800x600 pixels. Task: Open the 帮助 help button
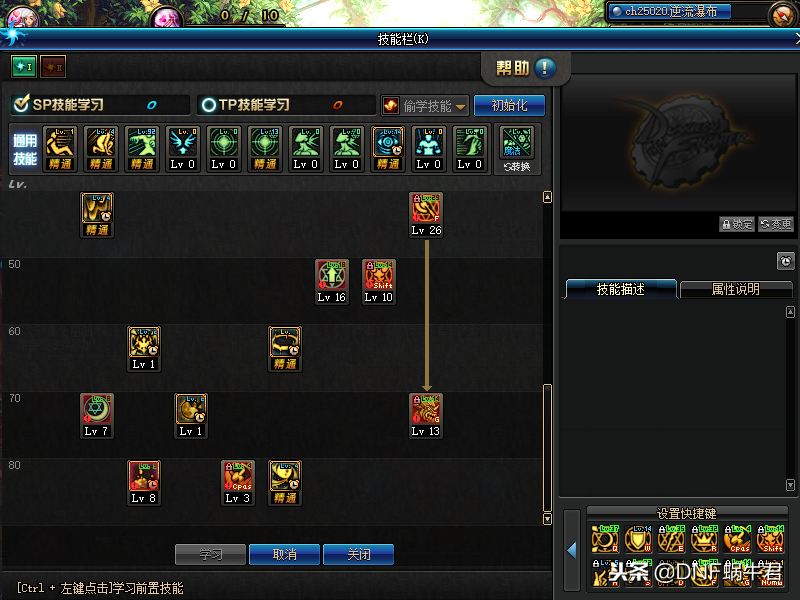[x=526, y=68]
